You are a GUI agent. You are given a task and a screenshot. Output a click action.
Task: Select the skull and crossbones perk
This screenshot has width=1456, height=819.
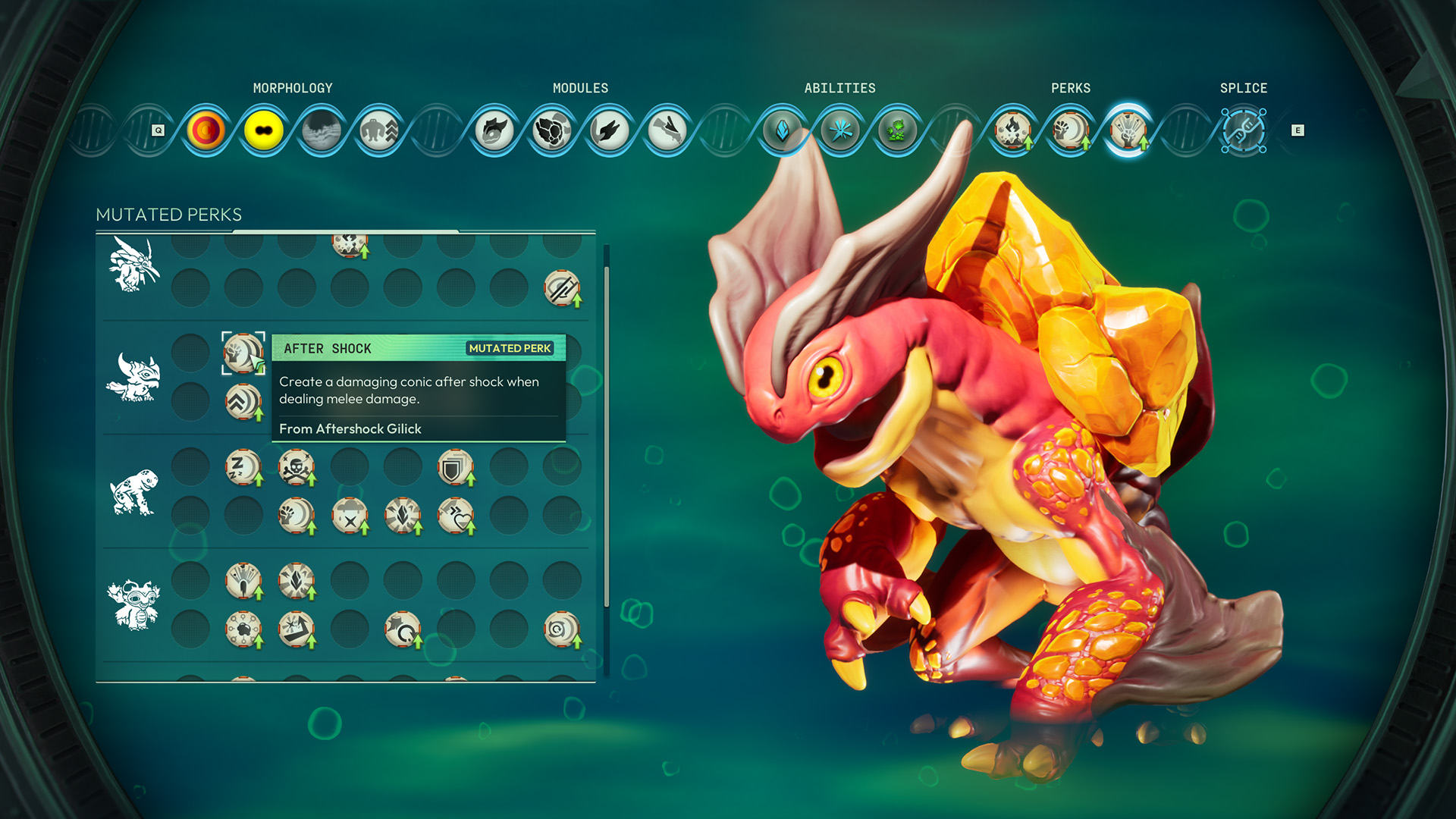coord(296,466)
